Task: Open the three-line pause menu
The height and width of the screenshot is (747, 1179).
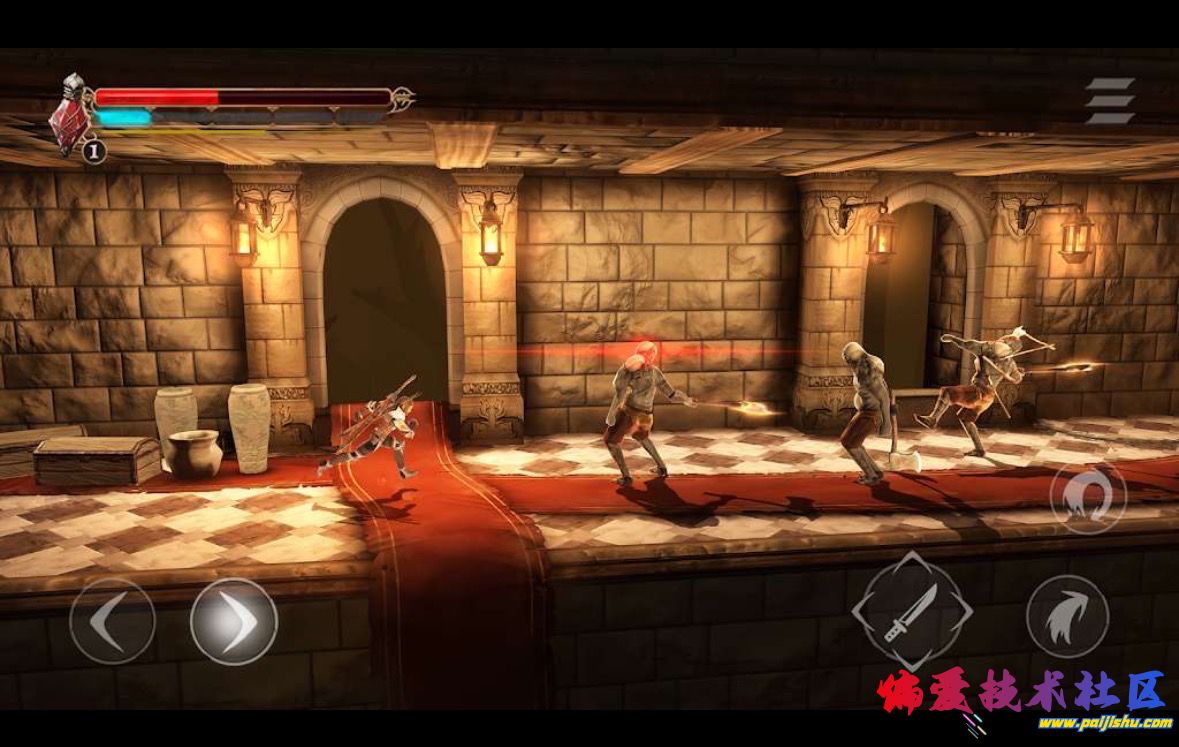Action: point(1110,101)
